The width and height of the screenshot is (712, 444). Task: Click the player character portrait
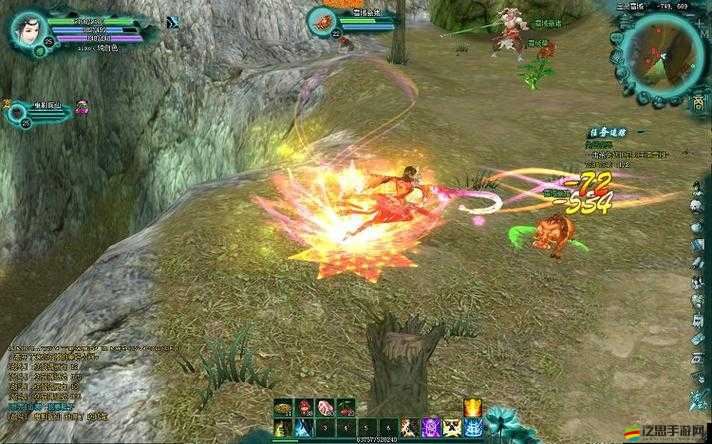30,32
